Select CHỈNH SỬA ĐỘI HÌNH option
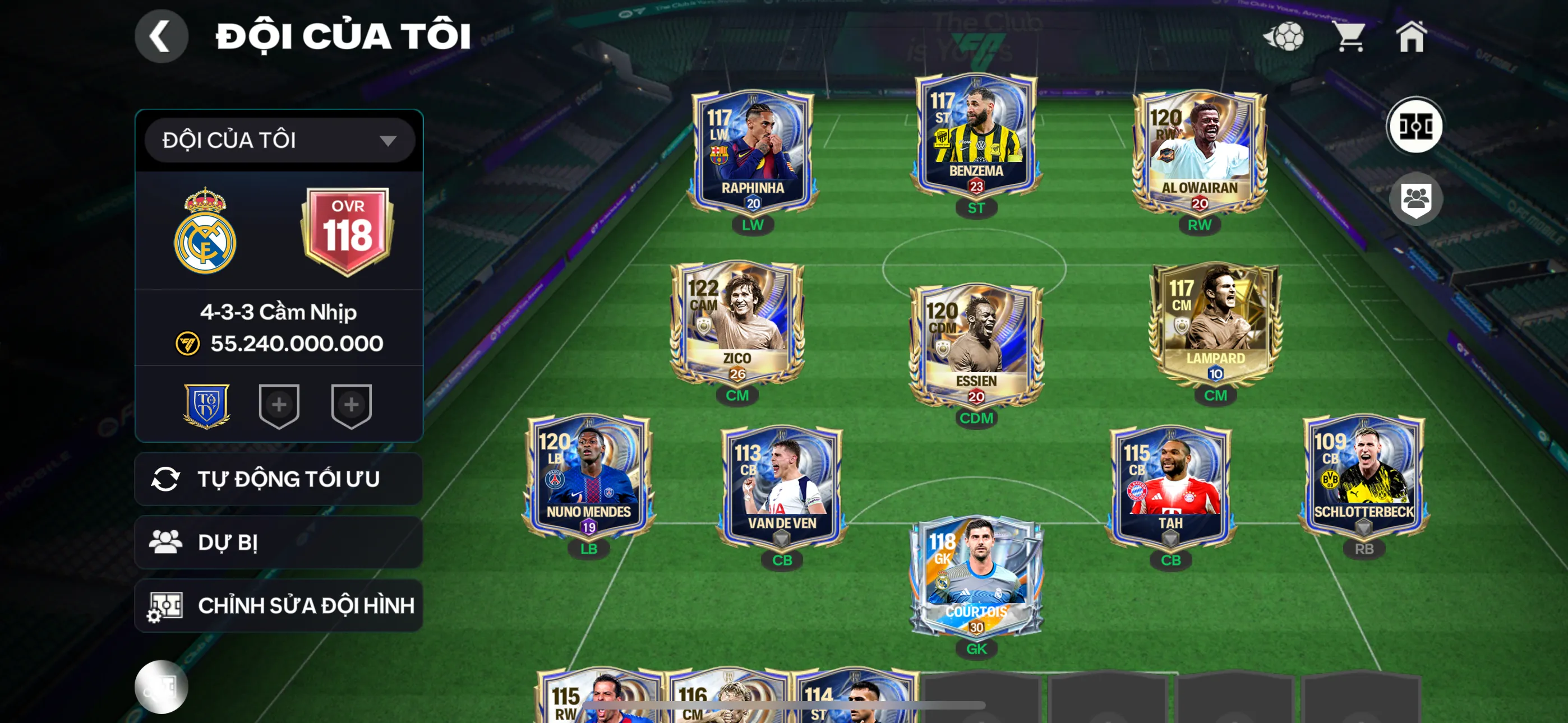This screenshot has height=723, width=1568. point(279,605)
